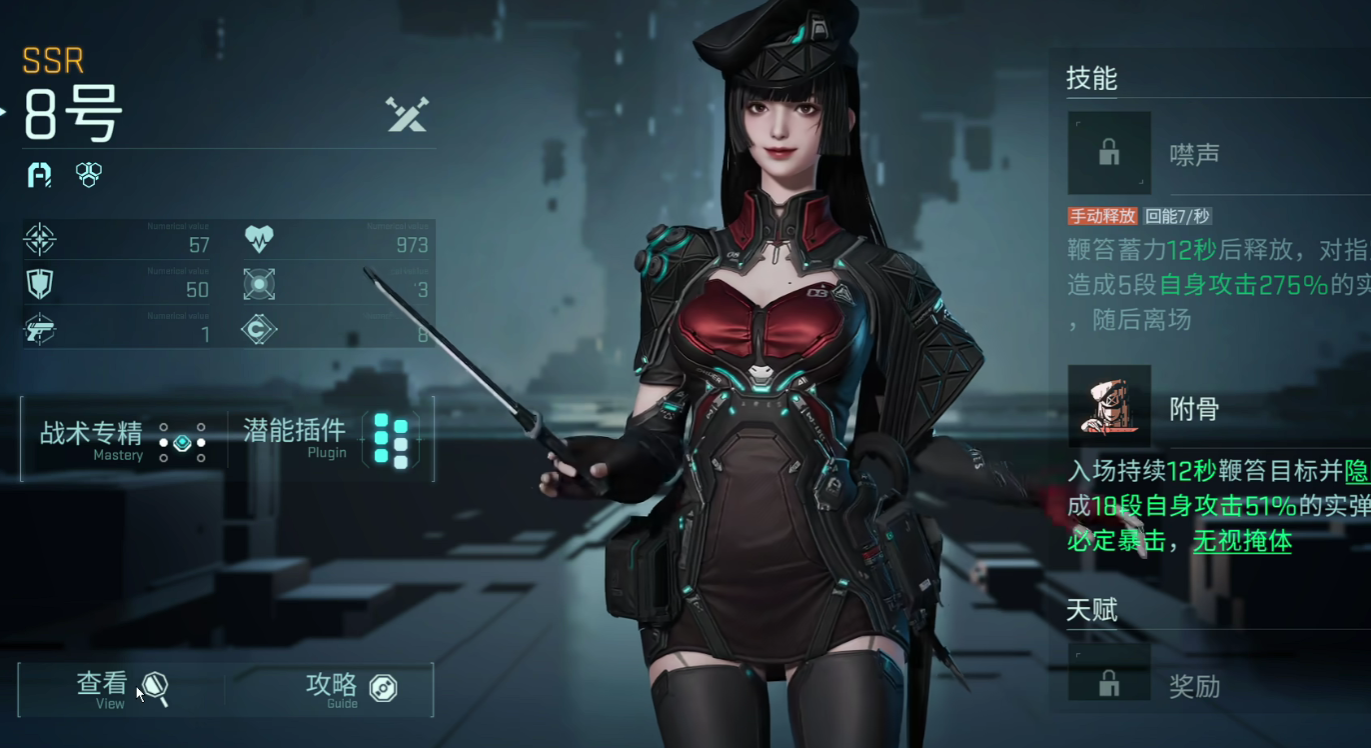The height and width of the screenshot is (748, 1371).
Task: Click the locked padlock icon for 噤声 skill
Action: pyautogui.click(x=1108, y=153)
